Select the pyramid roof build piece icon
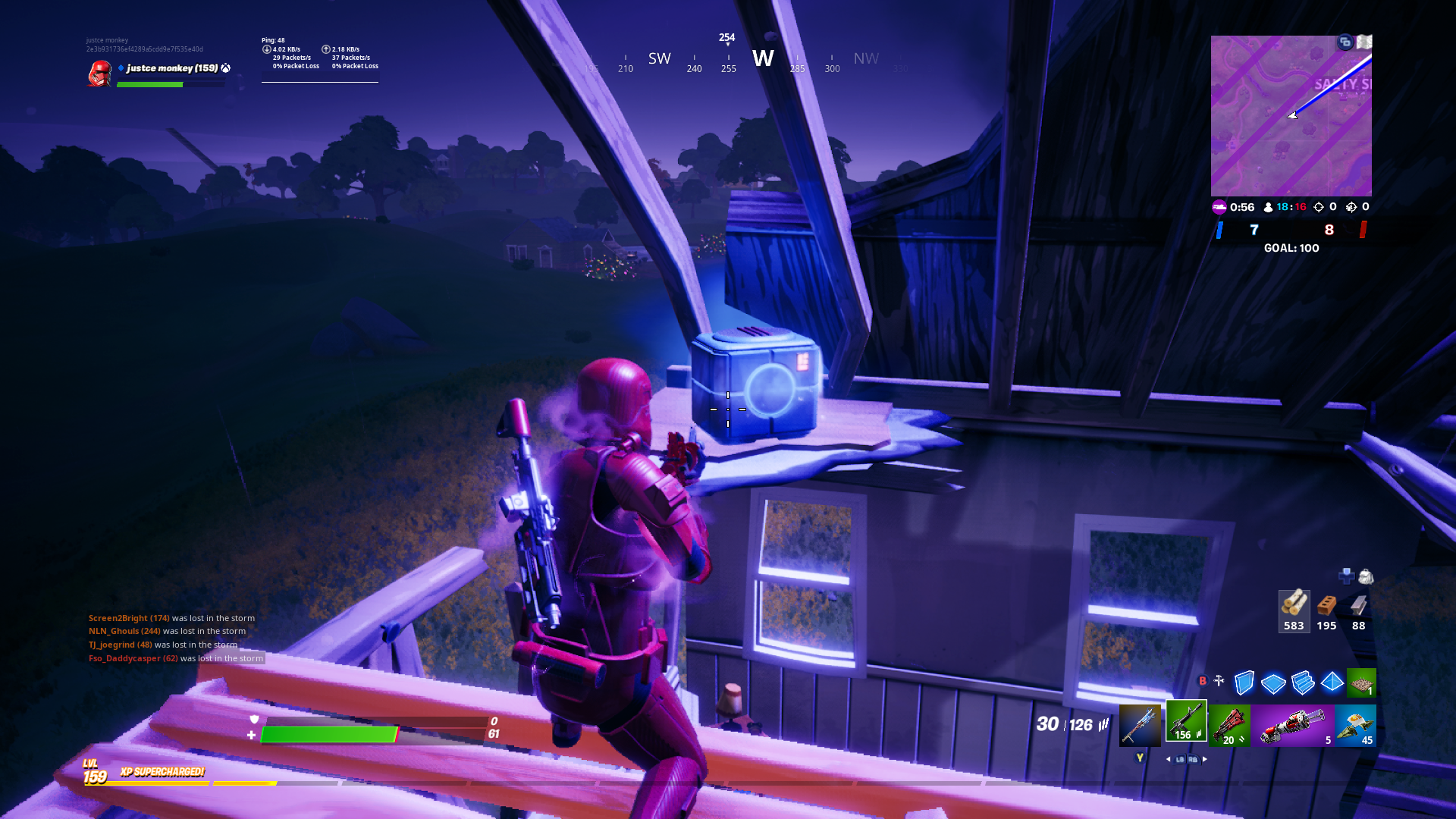The image size is (1456, 819). pyautogui.click(x=1332, y=681)
